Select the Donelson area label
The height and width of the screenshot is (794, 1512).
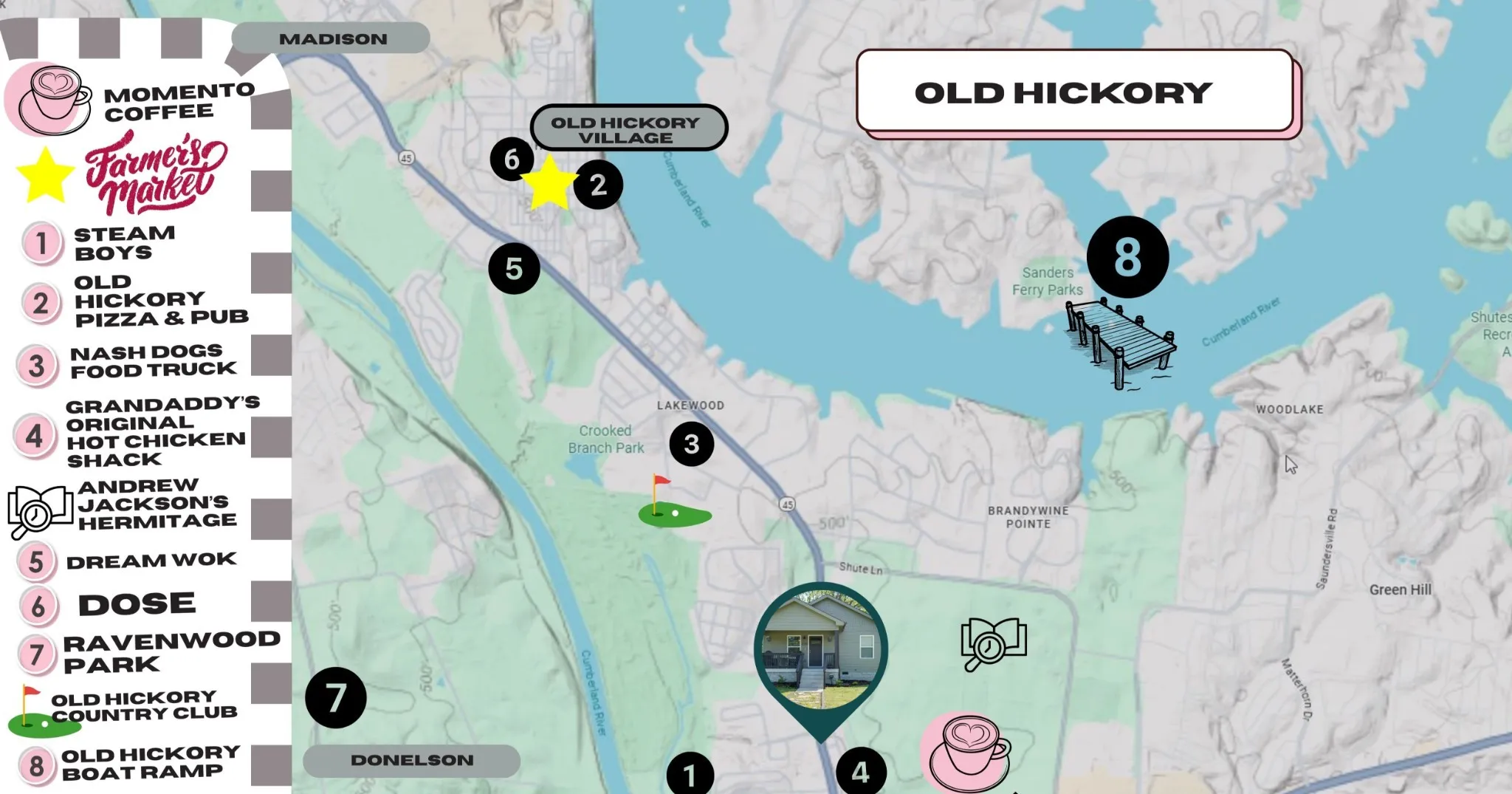pos(411,761)
